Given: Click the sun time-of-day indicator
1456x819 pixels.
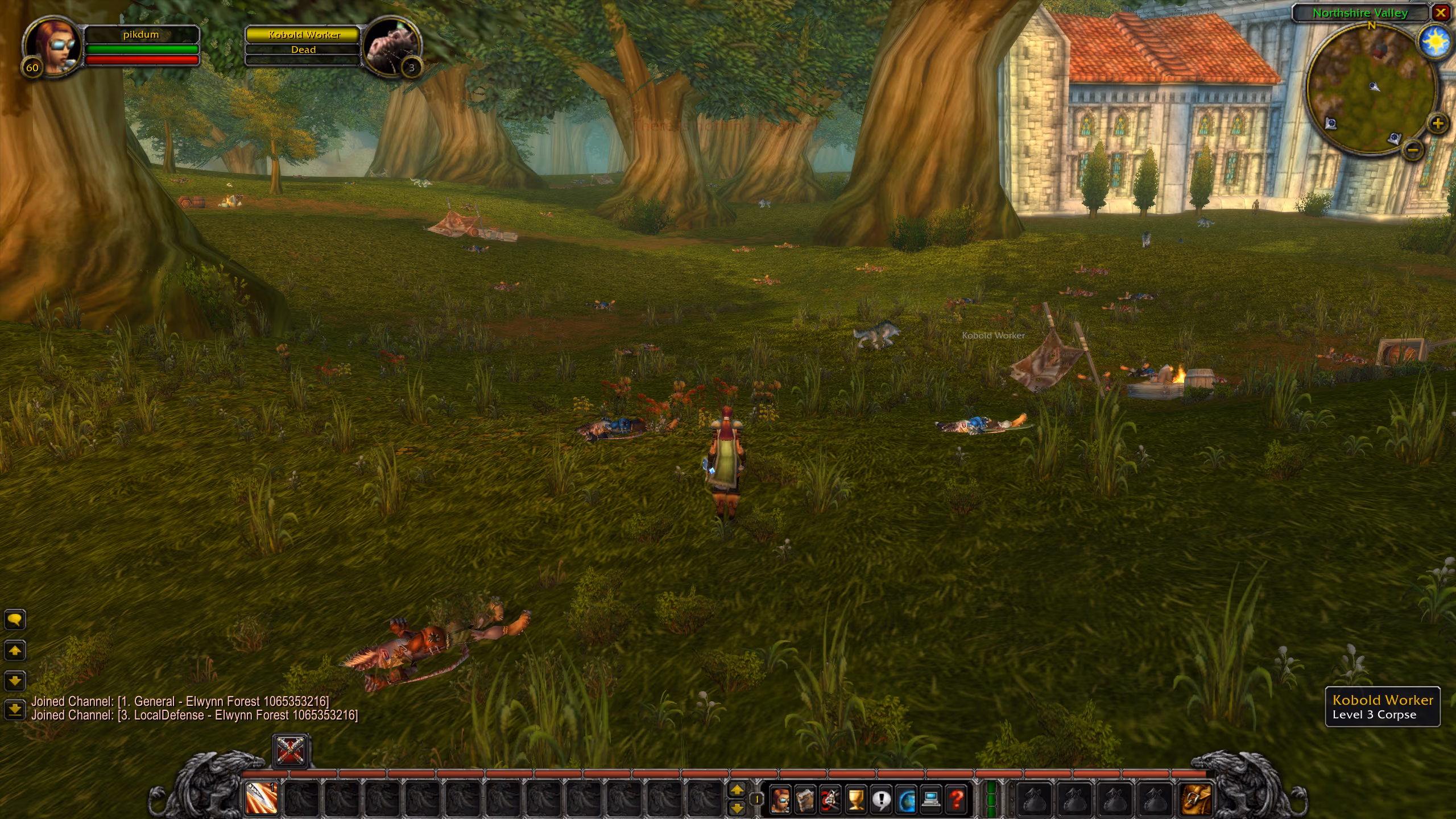Looking at the screenshot, I should click(1434, 42).
